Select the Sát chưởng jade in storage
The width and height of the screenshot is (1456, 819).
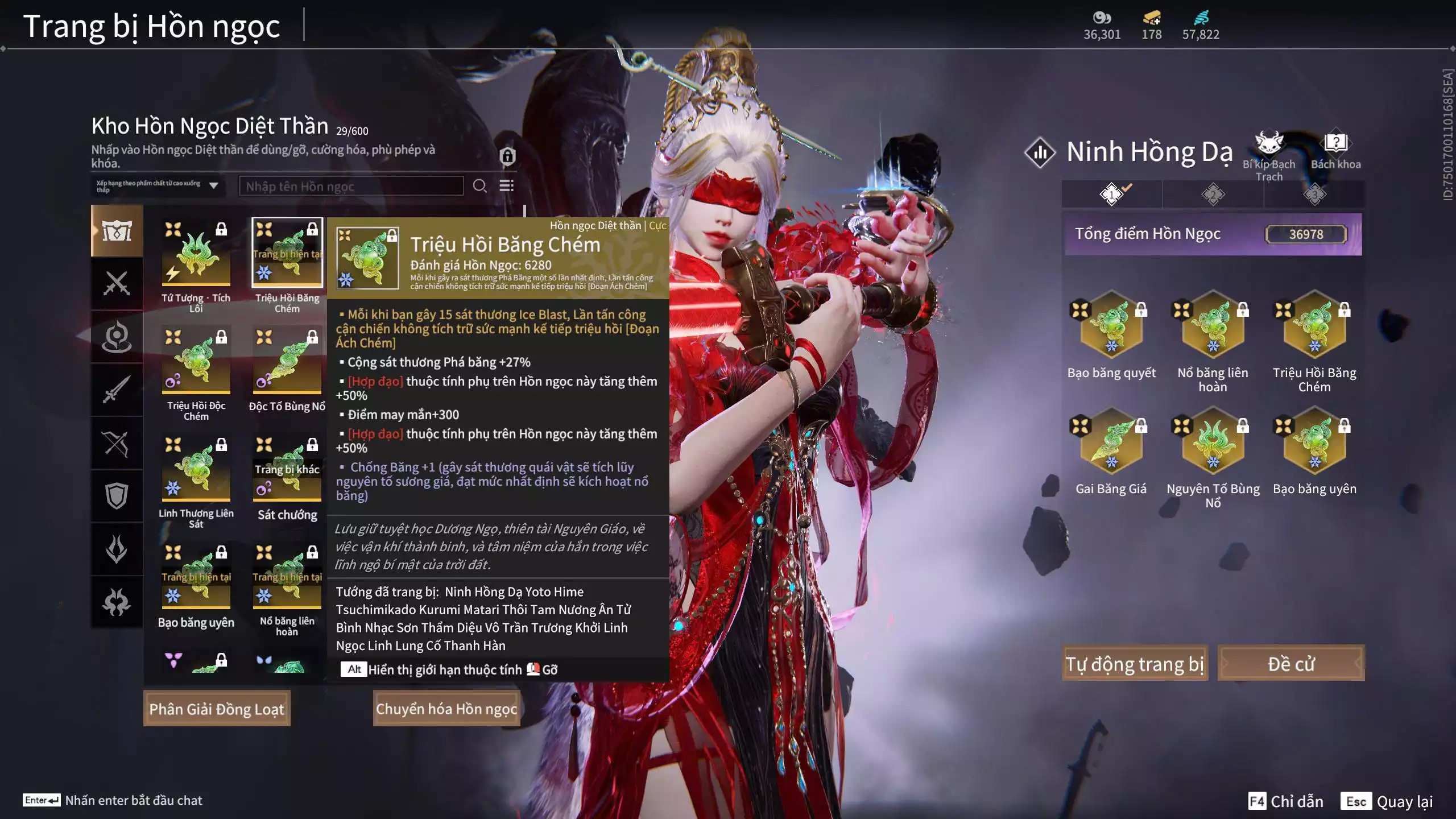(x=287, y=469)
